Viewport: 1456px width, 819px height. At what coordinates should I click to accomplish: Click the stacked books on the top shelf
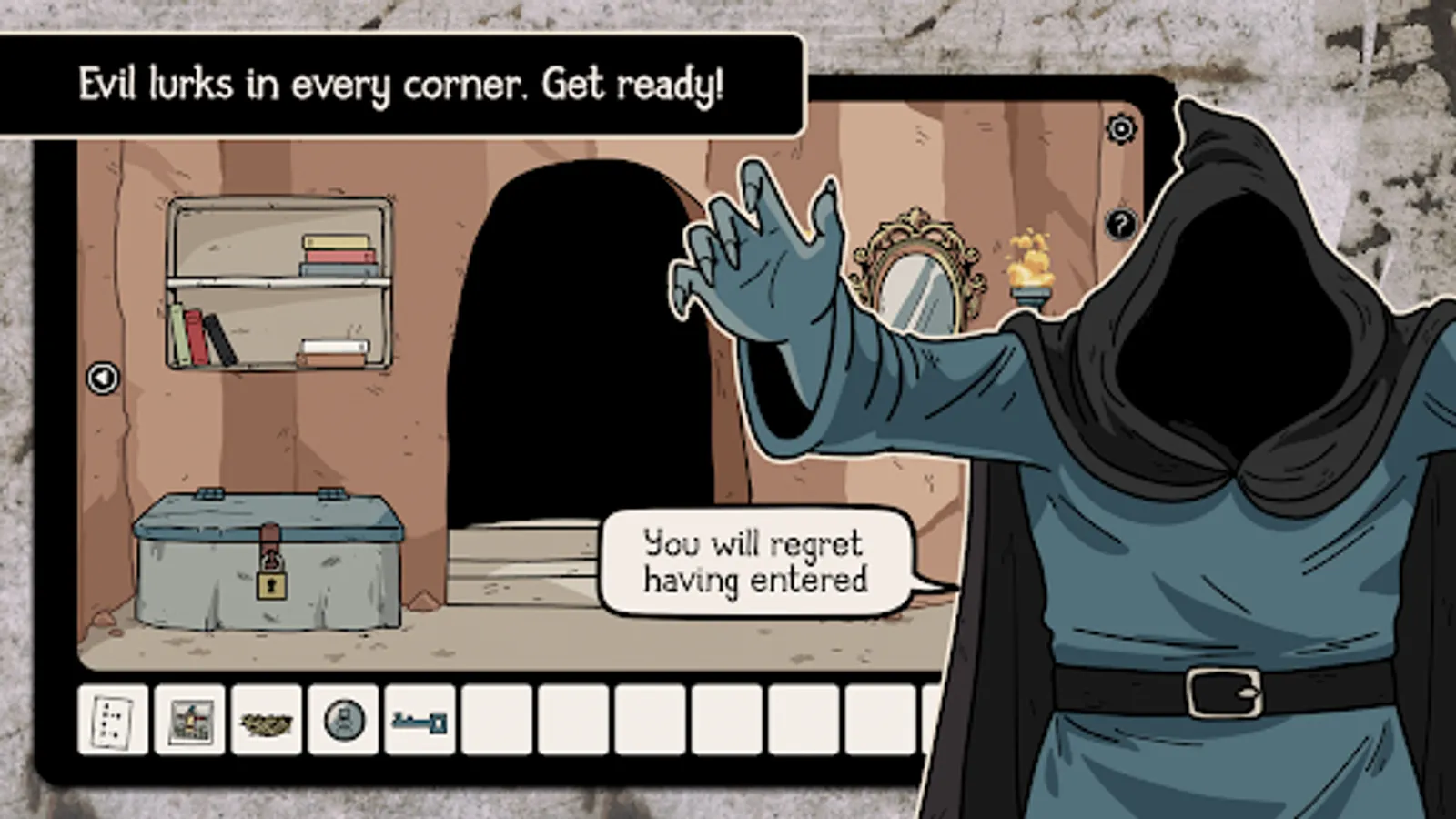(337, 256)
